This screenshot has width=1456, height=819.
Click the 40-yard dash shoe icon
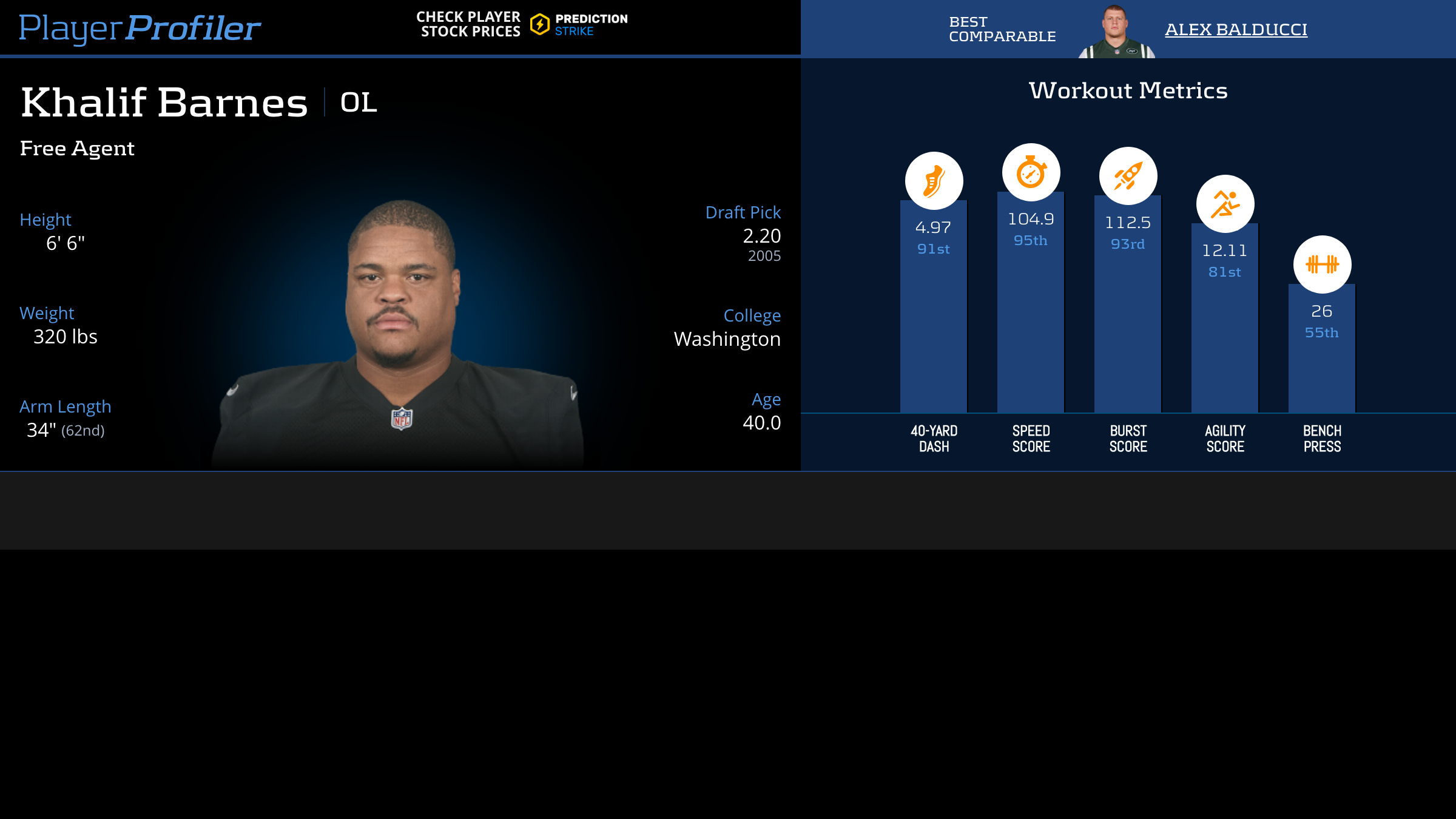934,181
